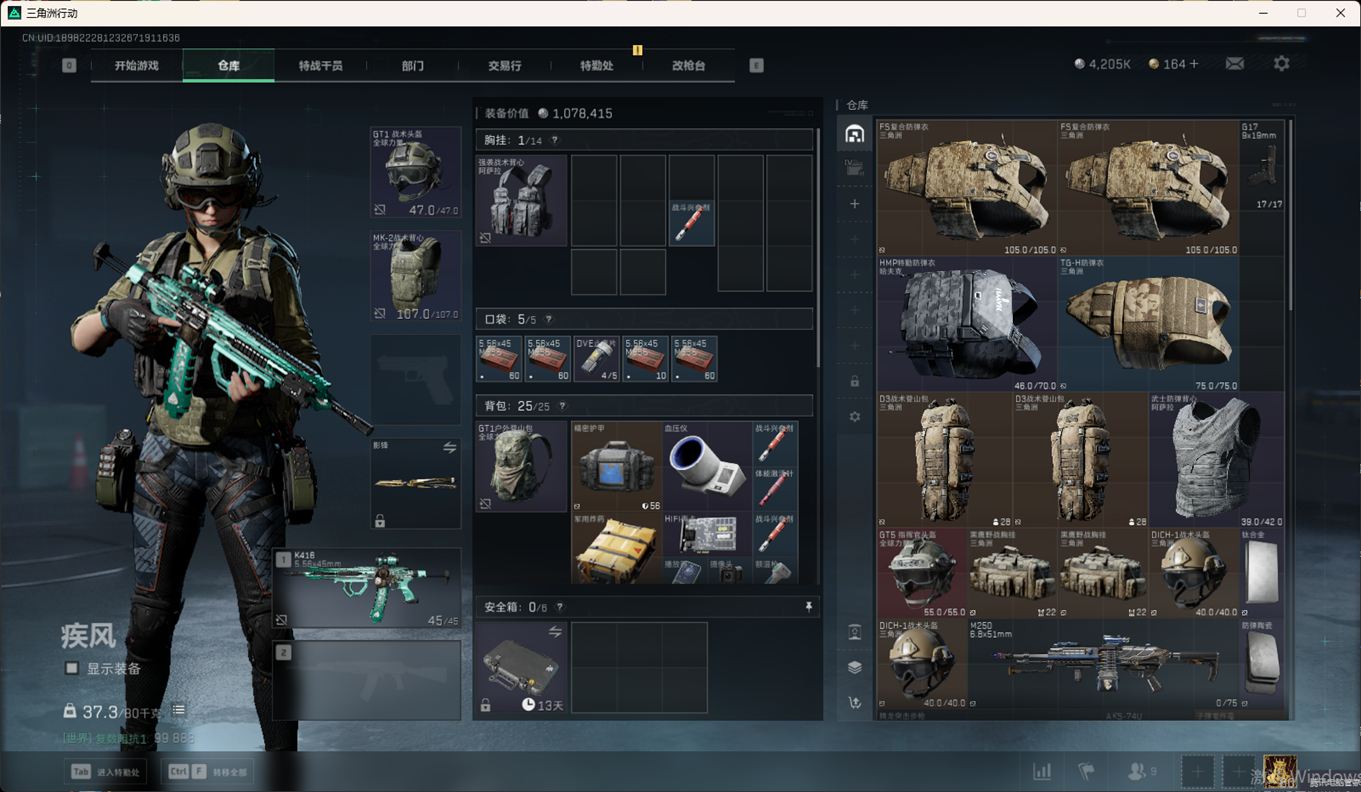Open the mail envelope icon
Image resolution: width=1361 pixels, height=792 pixels.
[x=1235, y=64]
